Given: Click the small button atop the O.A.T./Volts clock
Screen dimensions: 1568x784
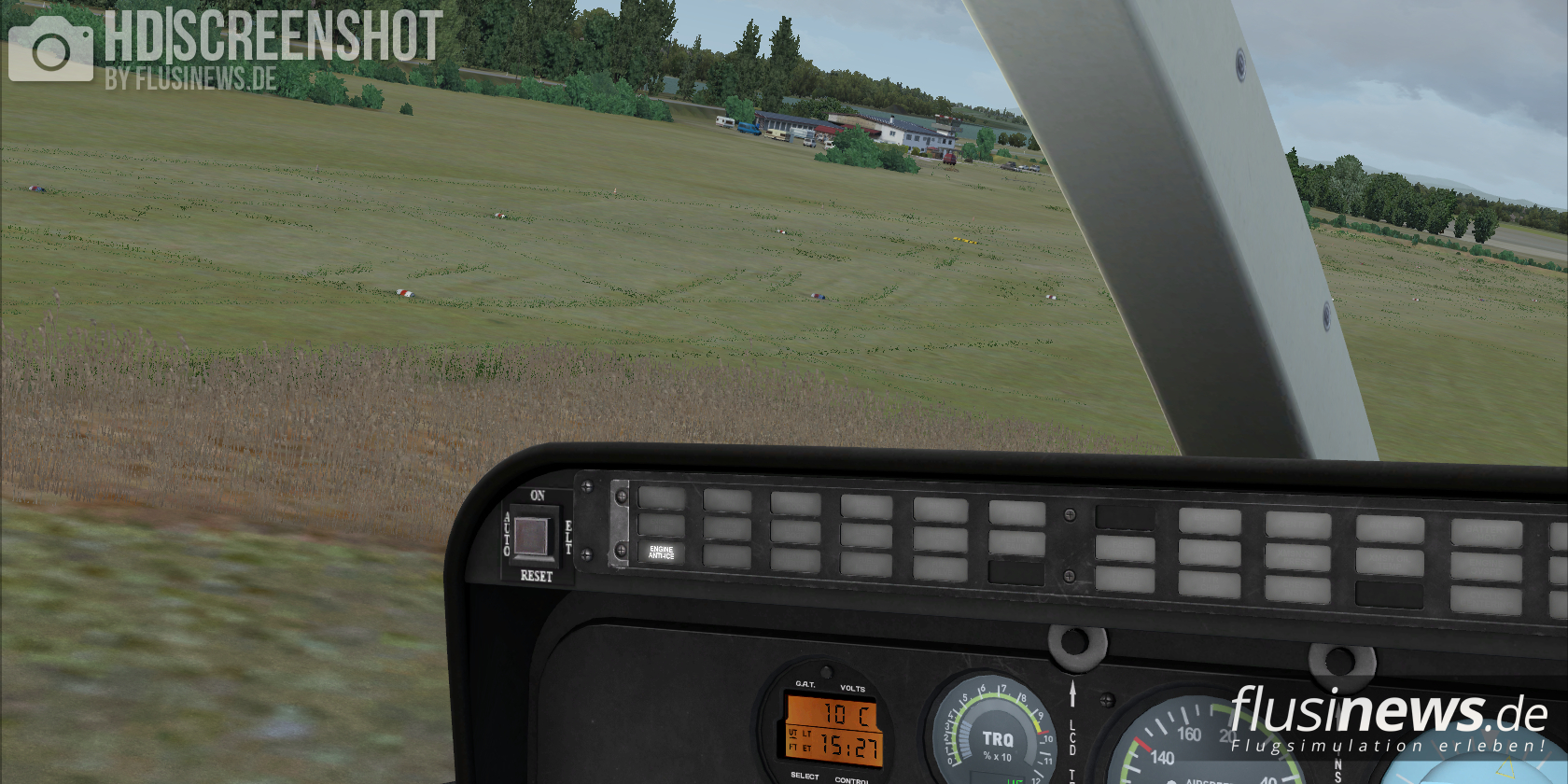Looking at the screenshot, I should click(826, 672).
